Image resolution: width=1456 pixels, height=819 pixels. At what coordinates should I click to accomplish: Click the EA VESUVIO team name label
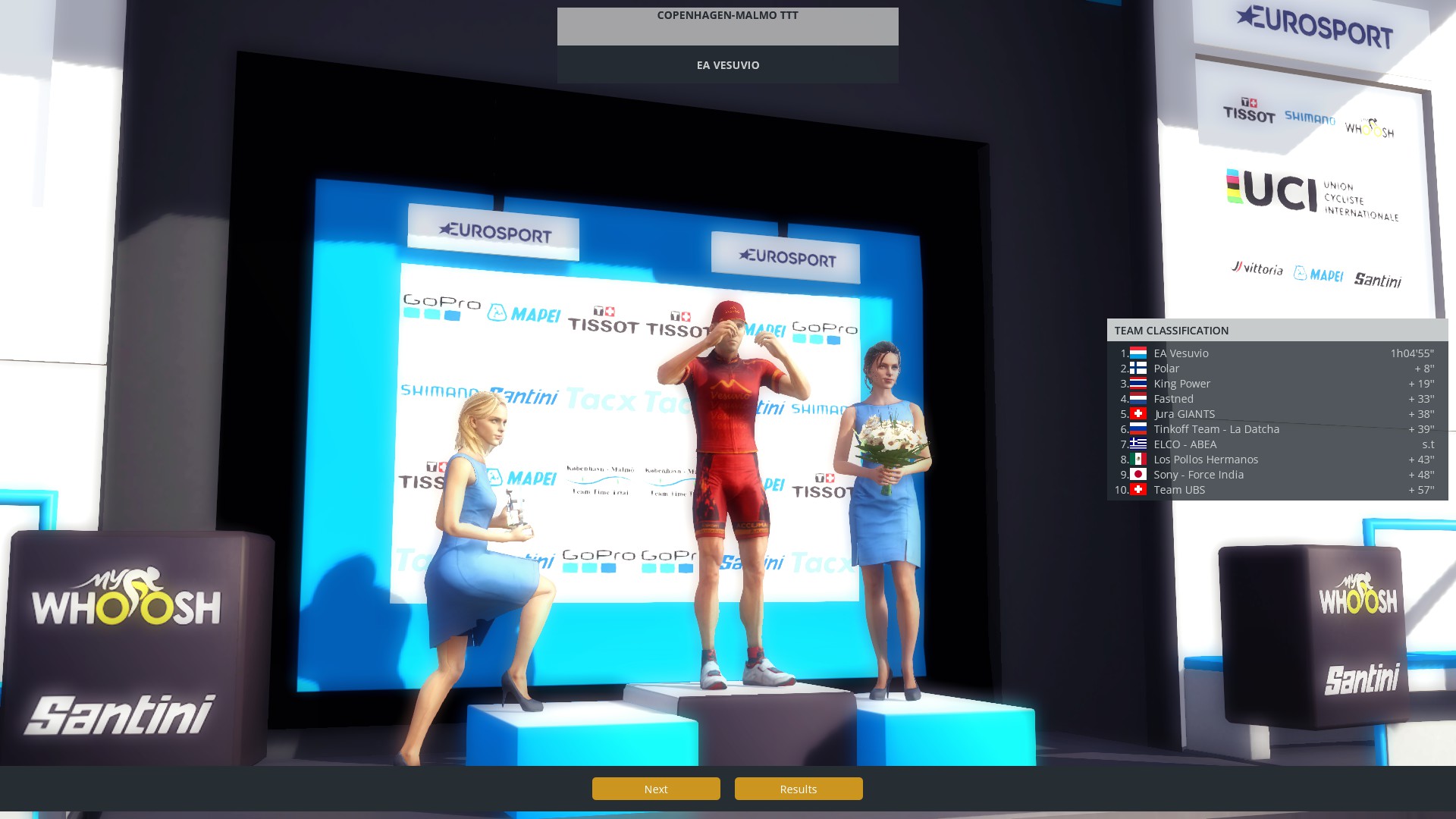[x=727, y=65]
